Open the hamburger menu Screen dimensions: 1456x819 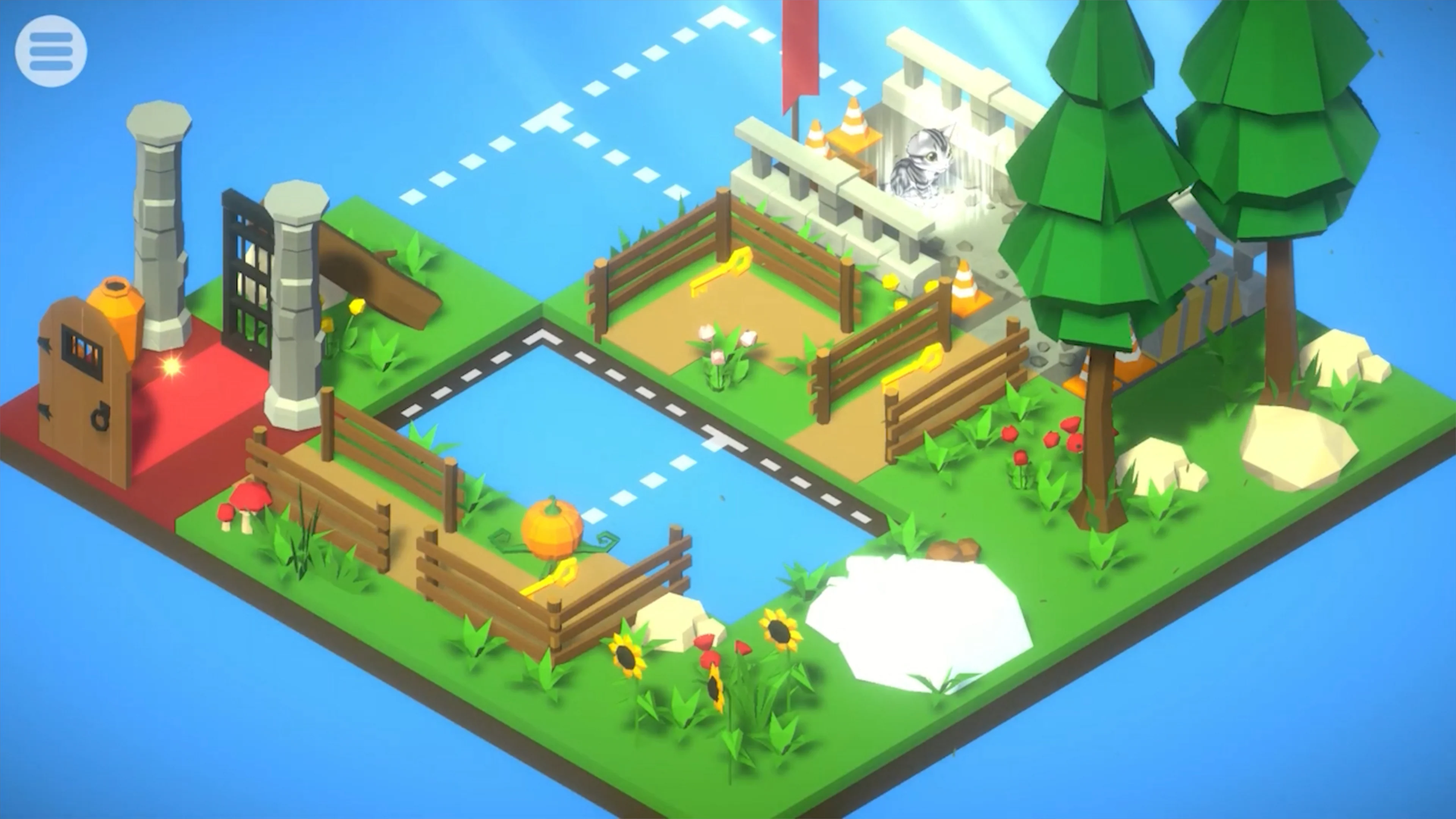51,51
